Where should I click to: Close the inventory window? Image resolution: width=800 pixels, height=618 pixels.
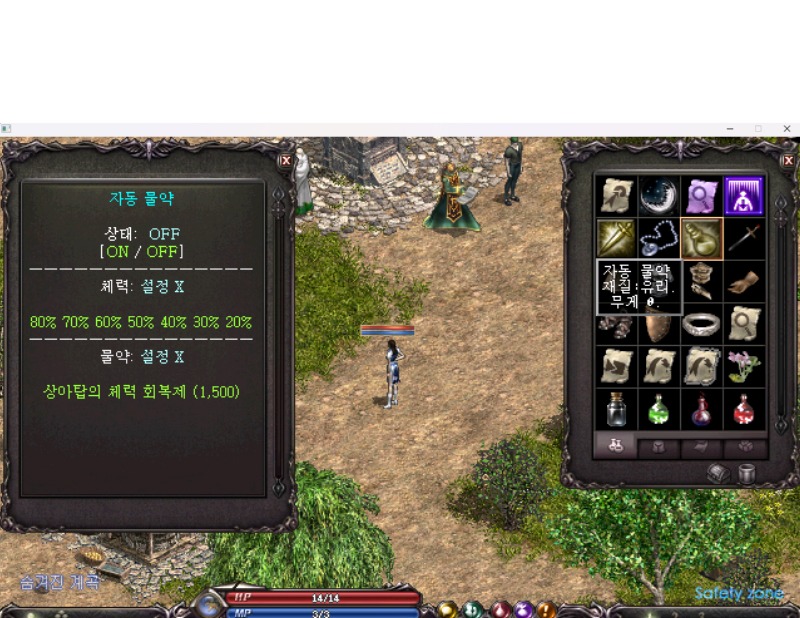point(788,160)
